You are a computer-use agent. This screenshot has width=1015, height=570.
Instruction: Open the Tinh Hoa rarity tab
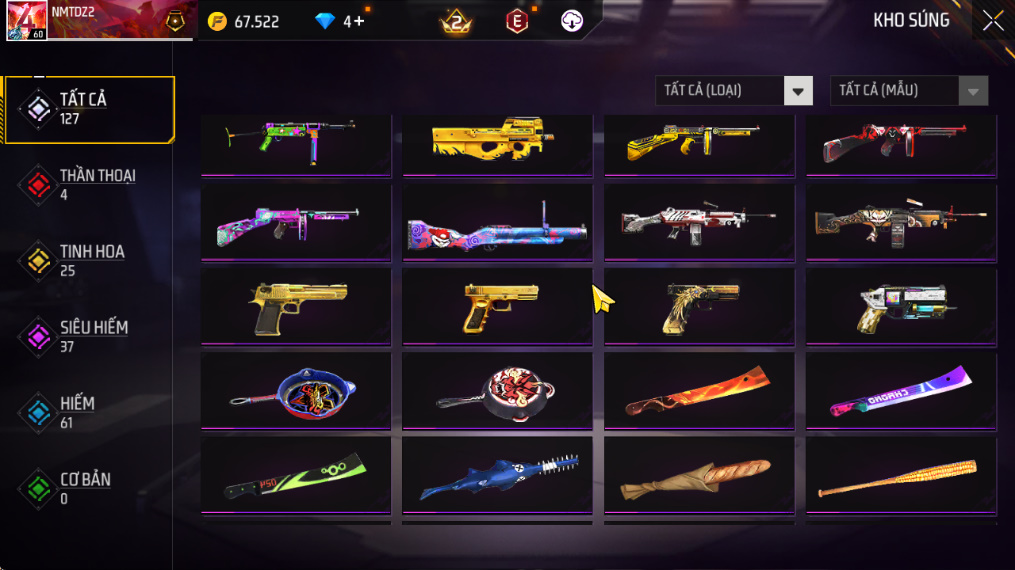click(89, 260)
